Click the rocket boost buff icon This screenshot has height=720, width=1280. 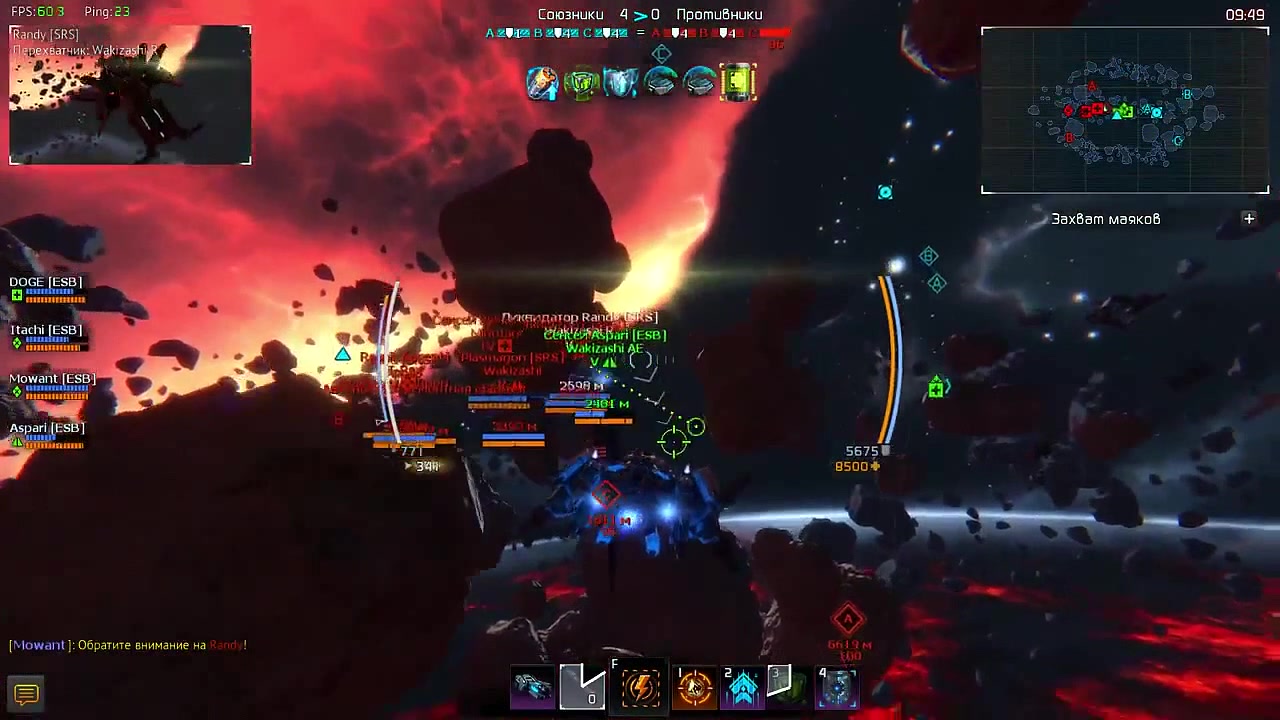(542, 82)
